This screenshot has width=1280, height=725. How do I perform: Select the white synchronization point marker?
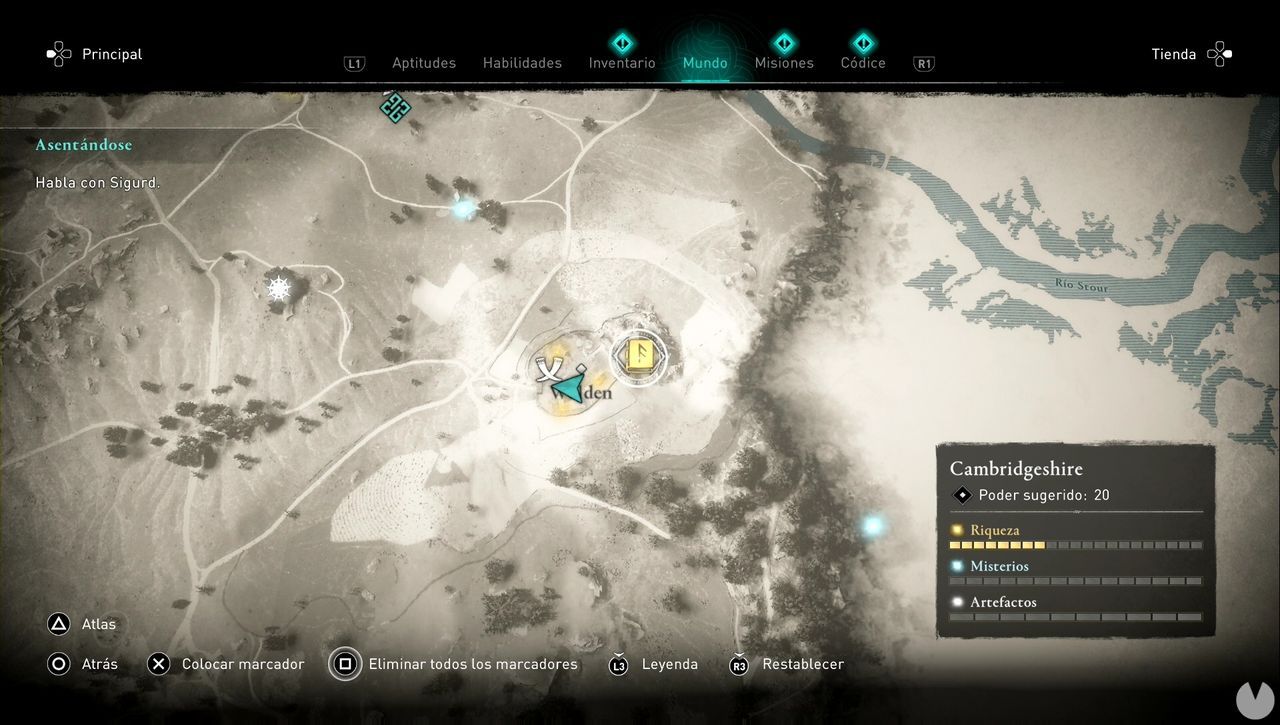[x=278, y=289]
